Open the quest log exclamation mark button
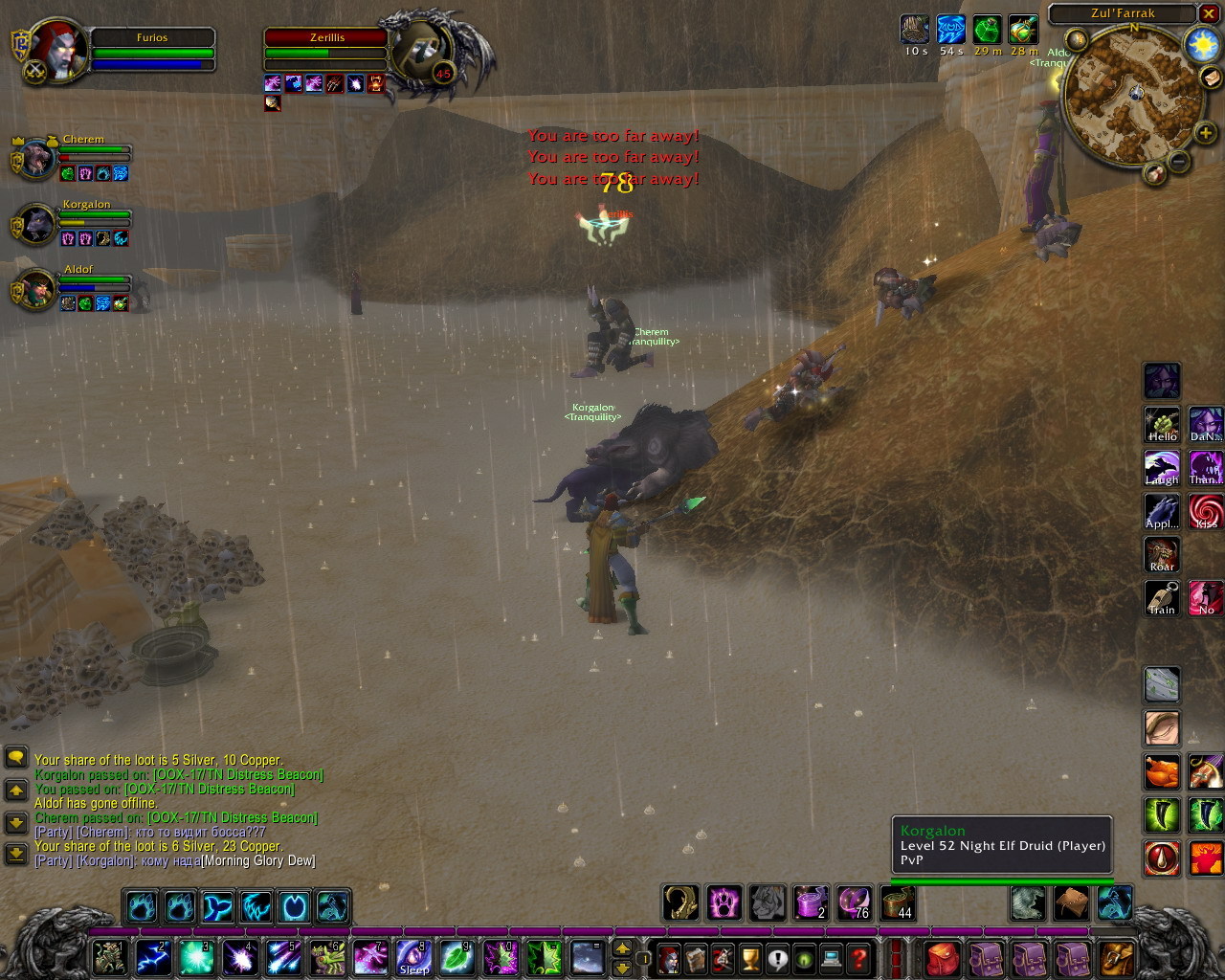The image size is (1225, 980). pyautogui.click(x=777, y=958)
